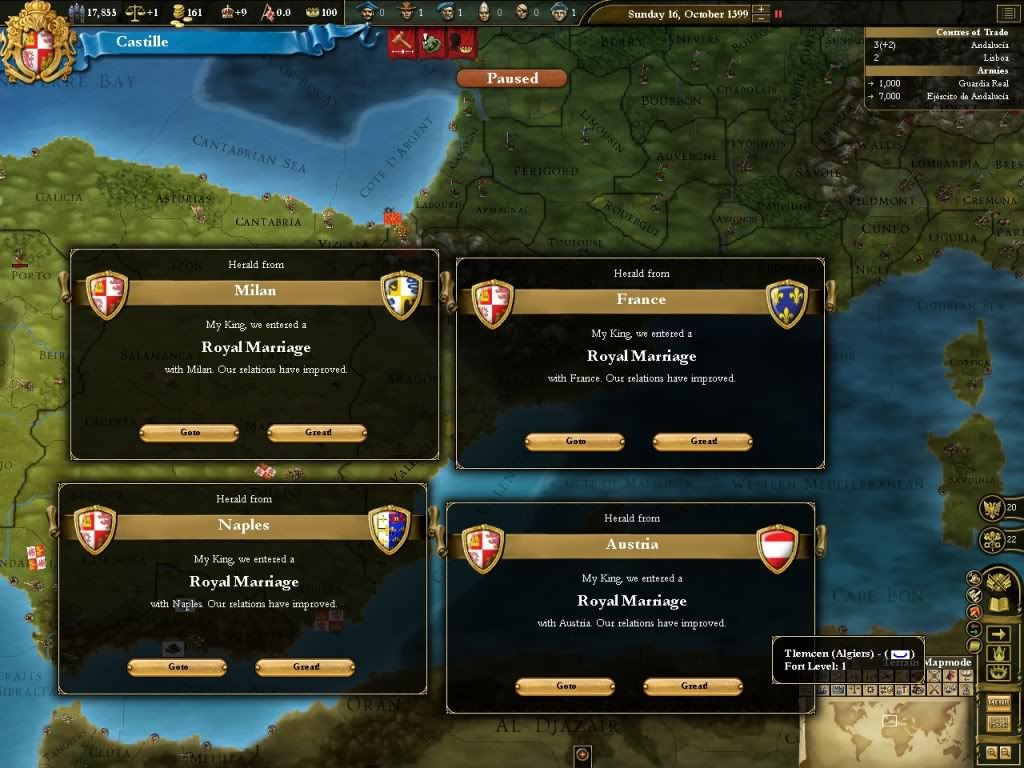
Task: Open the ledger book icon
Action: (x=998, y=605)
